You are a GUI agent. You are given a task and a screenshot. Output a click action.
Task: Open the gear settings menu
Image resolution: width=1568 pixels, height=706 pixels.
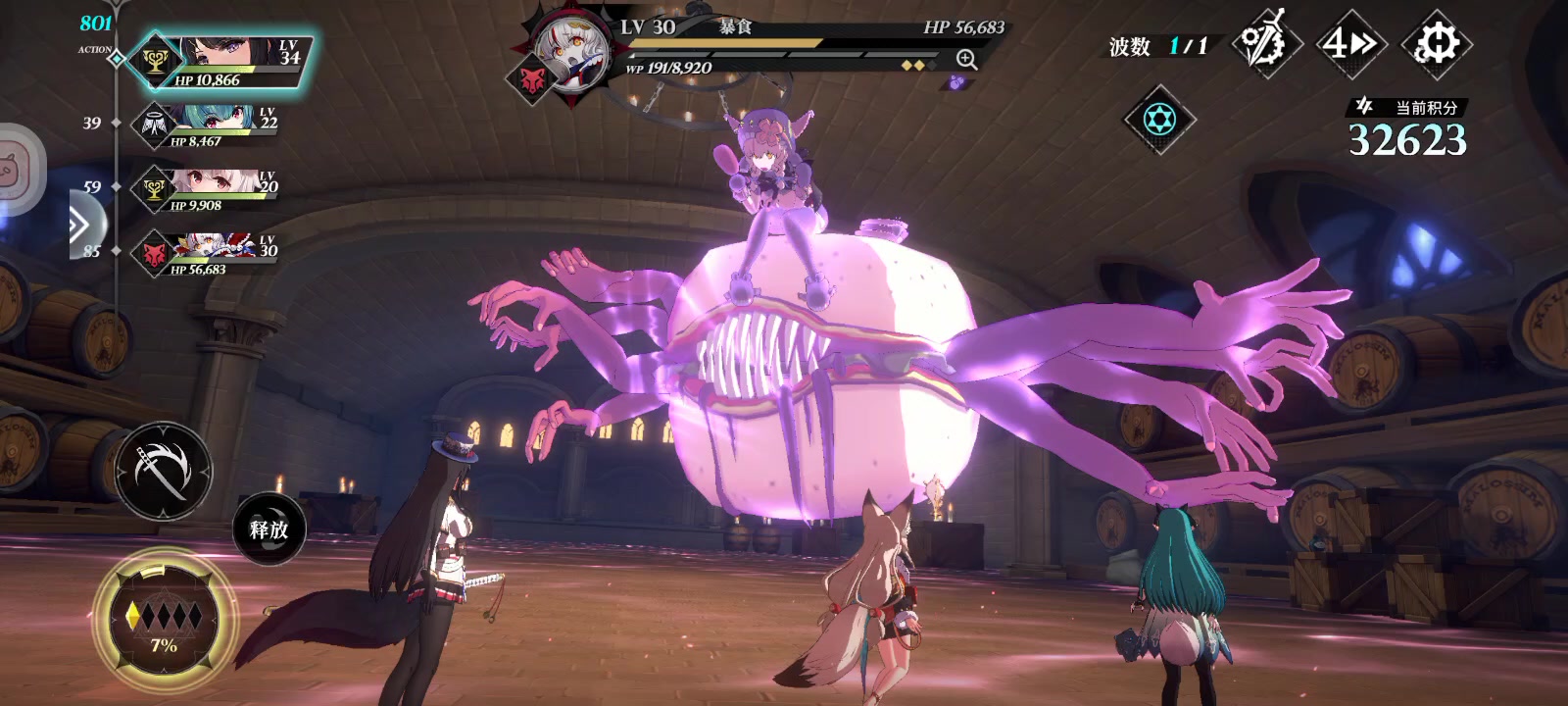1437,44
